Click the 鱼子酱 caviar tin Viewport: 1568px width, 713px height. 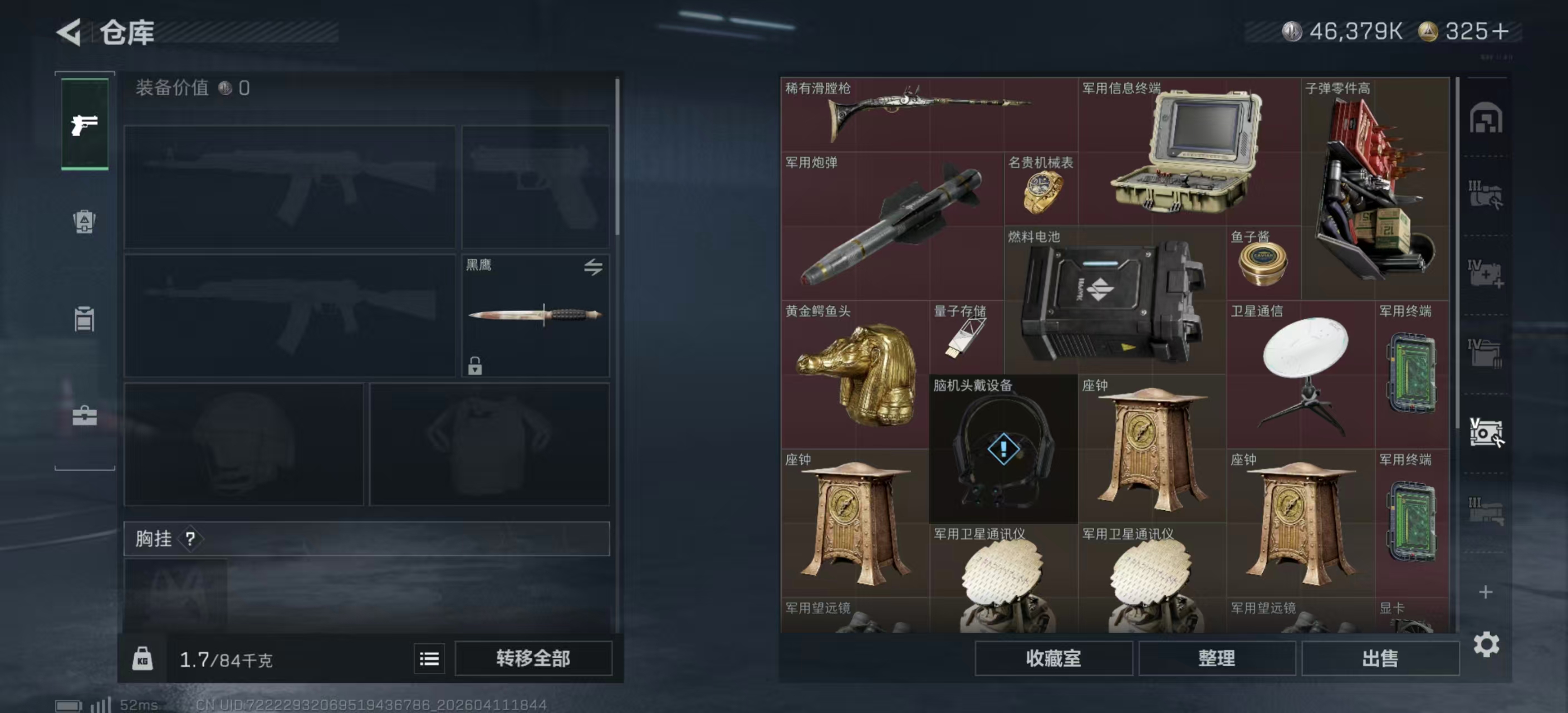pos(1262,263)
